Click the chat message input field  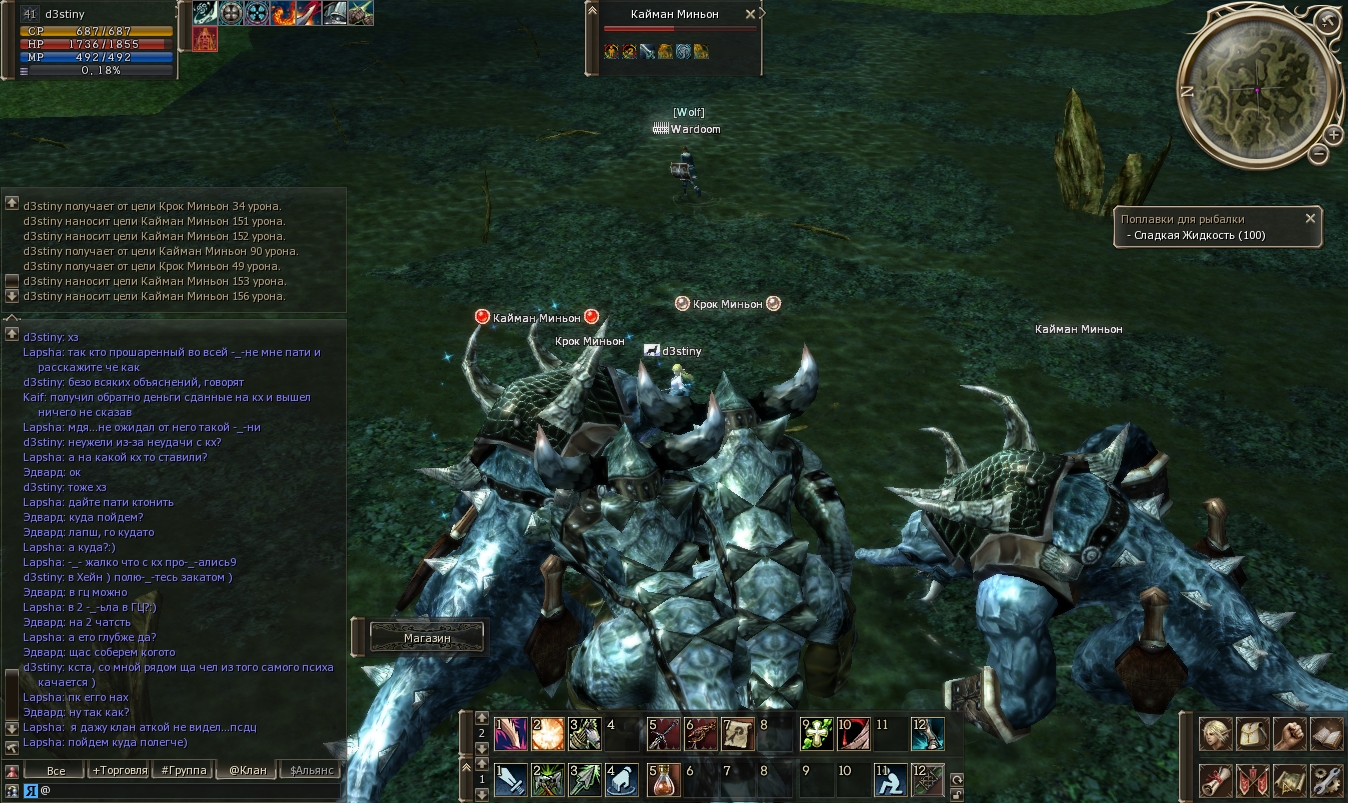190,790
